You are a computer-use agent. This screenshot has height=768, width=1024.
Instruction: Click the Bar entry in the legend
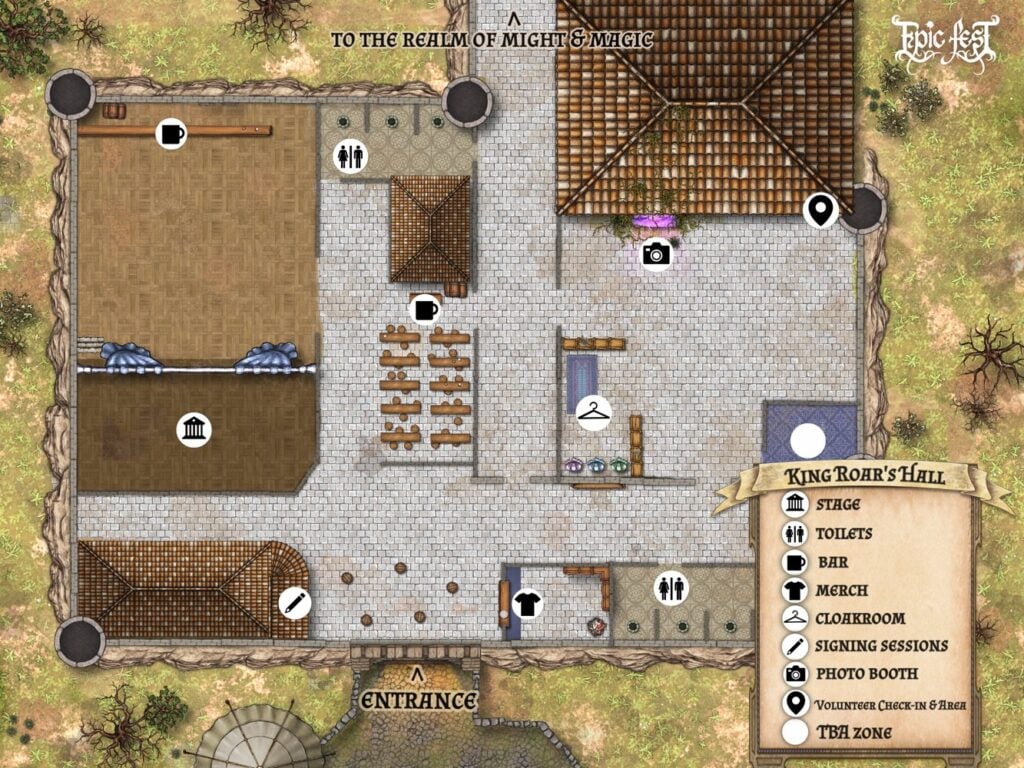point(833,562)
